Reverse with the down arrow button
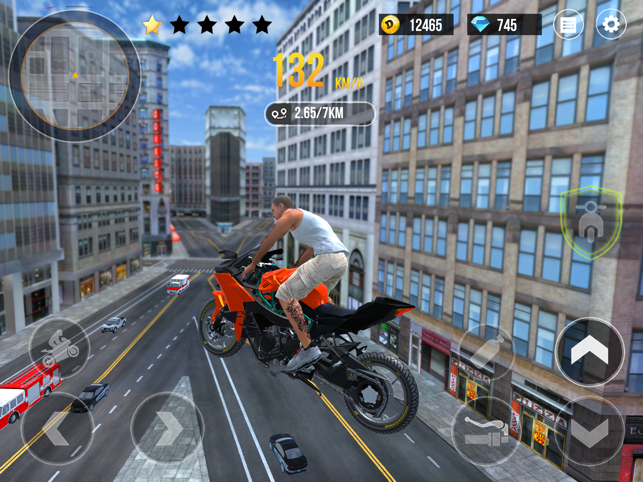The width and height of the screenshot is (643, 482). (x=590, y=431)
